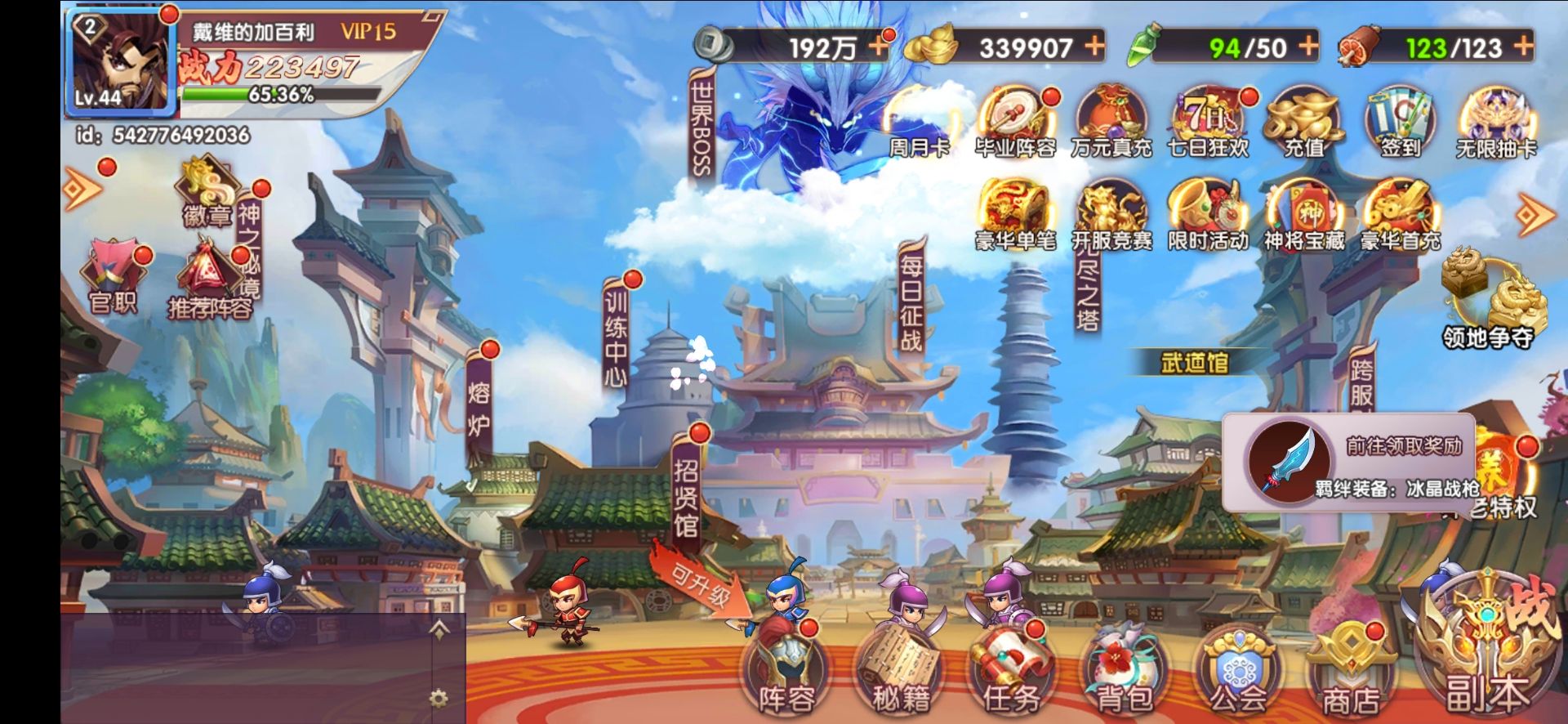Image resolution: width=1568 pixels, height=724 pixels.
Task: Open chat settings gear icon
Action: (439, 699)
